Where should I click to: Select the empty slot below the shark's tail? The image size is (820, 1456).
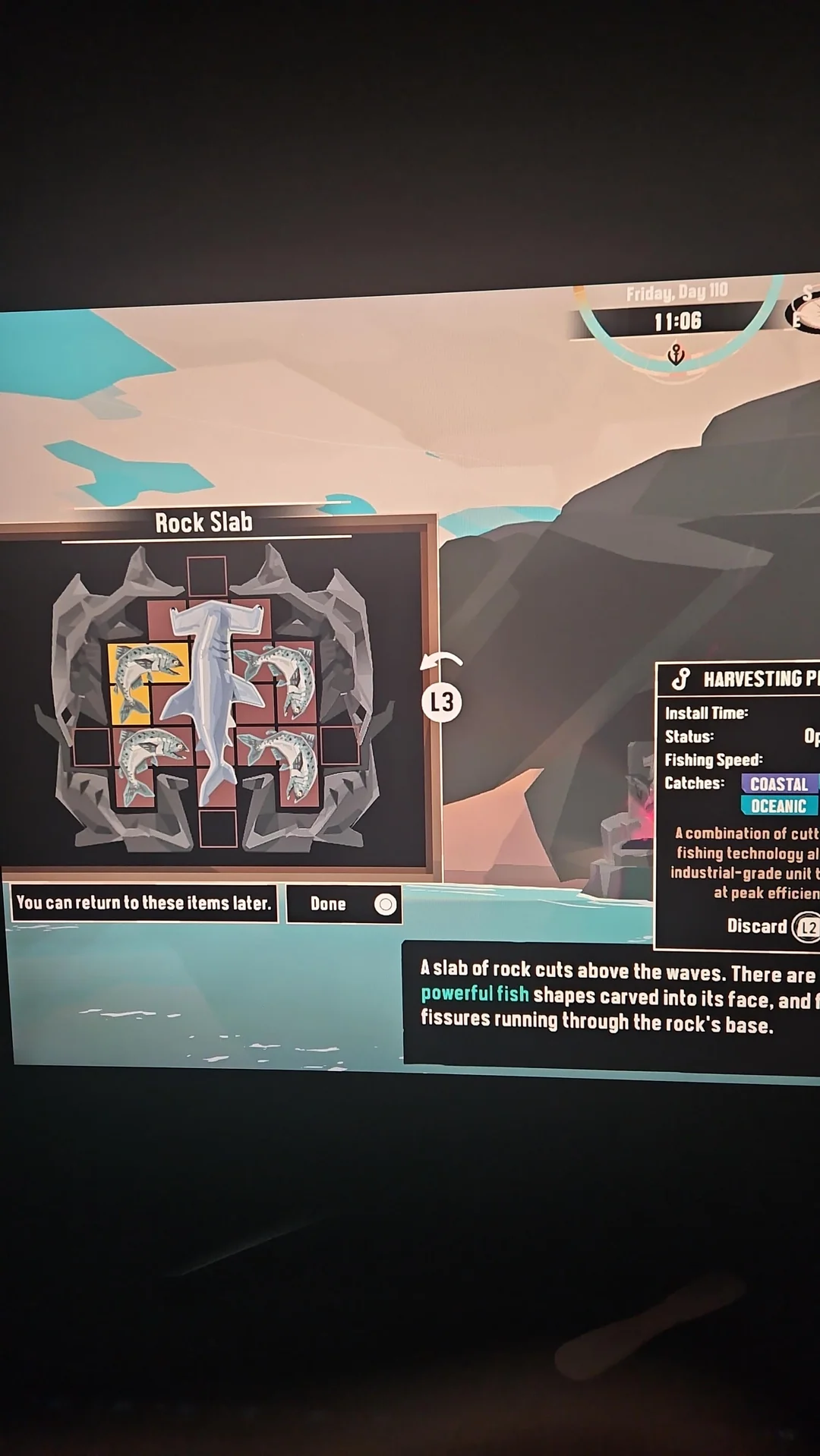[x=218, y=827]
